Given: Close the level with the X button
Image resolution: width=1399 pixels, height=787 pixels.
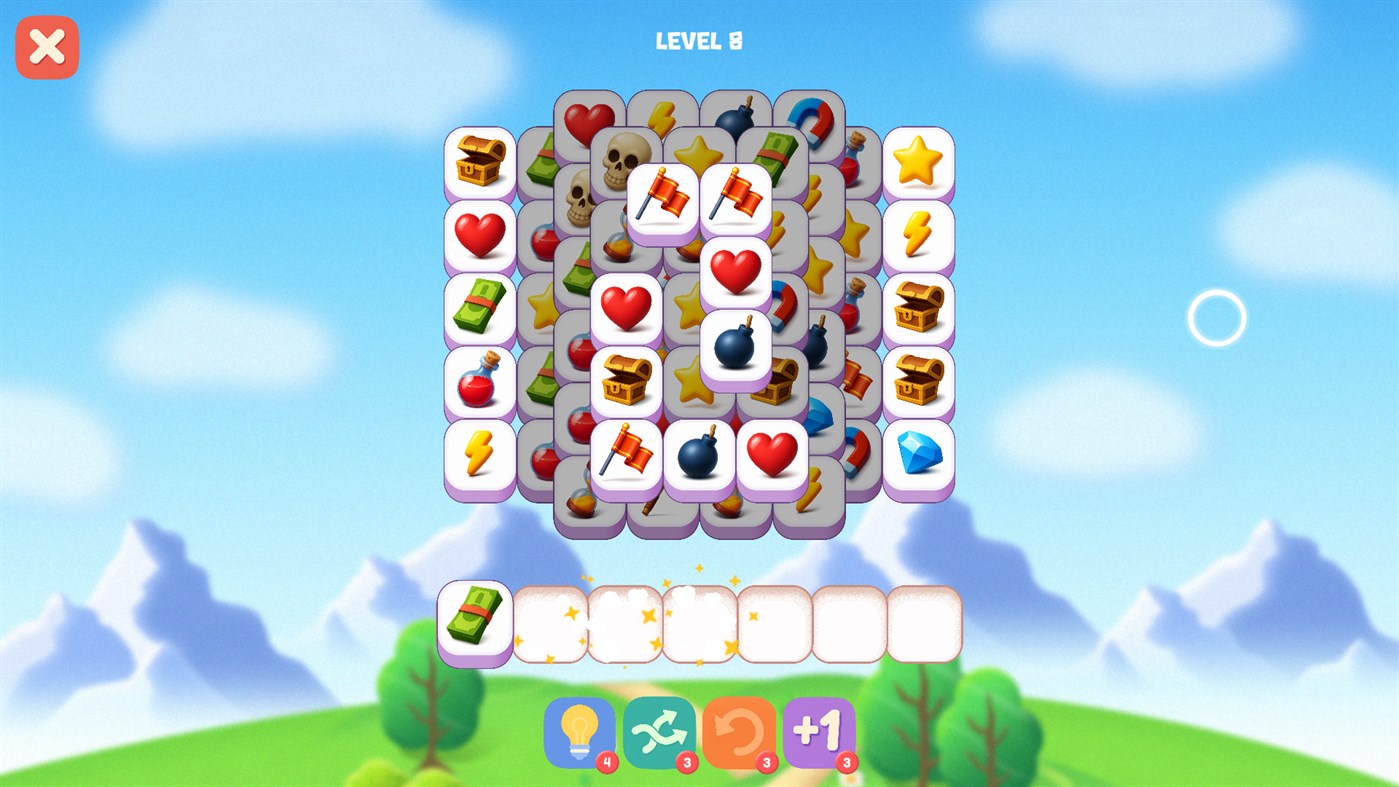Looking at the screenshot, I should (x=46, y=46).
